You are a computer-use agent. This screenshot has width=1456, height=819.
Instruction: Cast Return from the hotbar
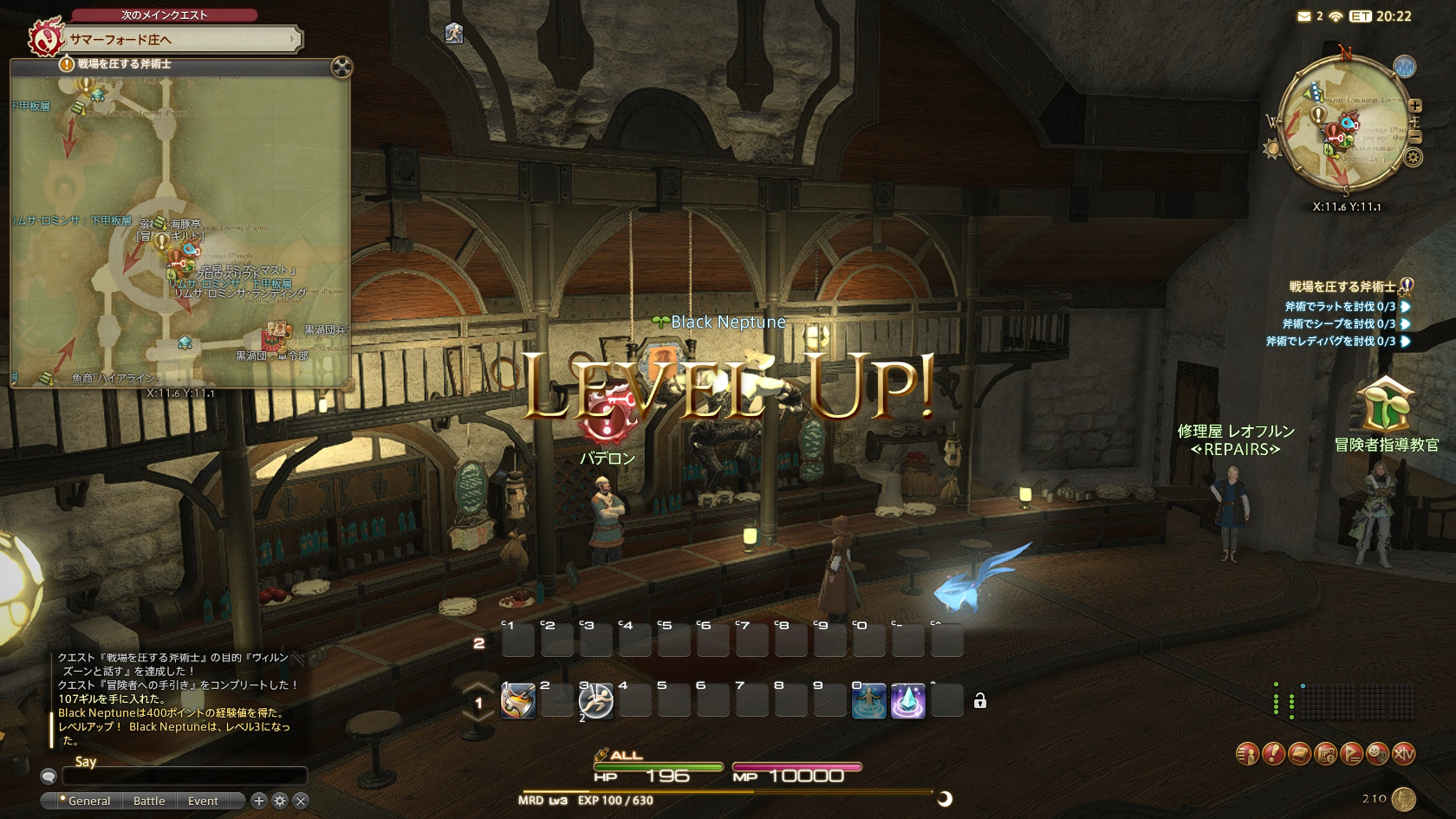click(x=868, y=700)
